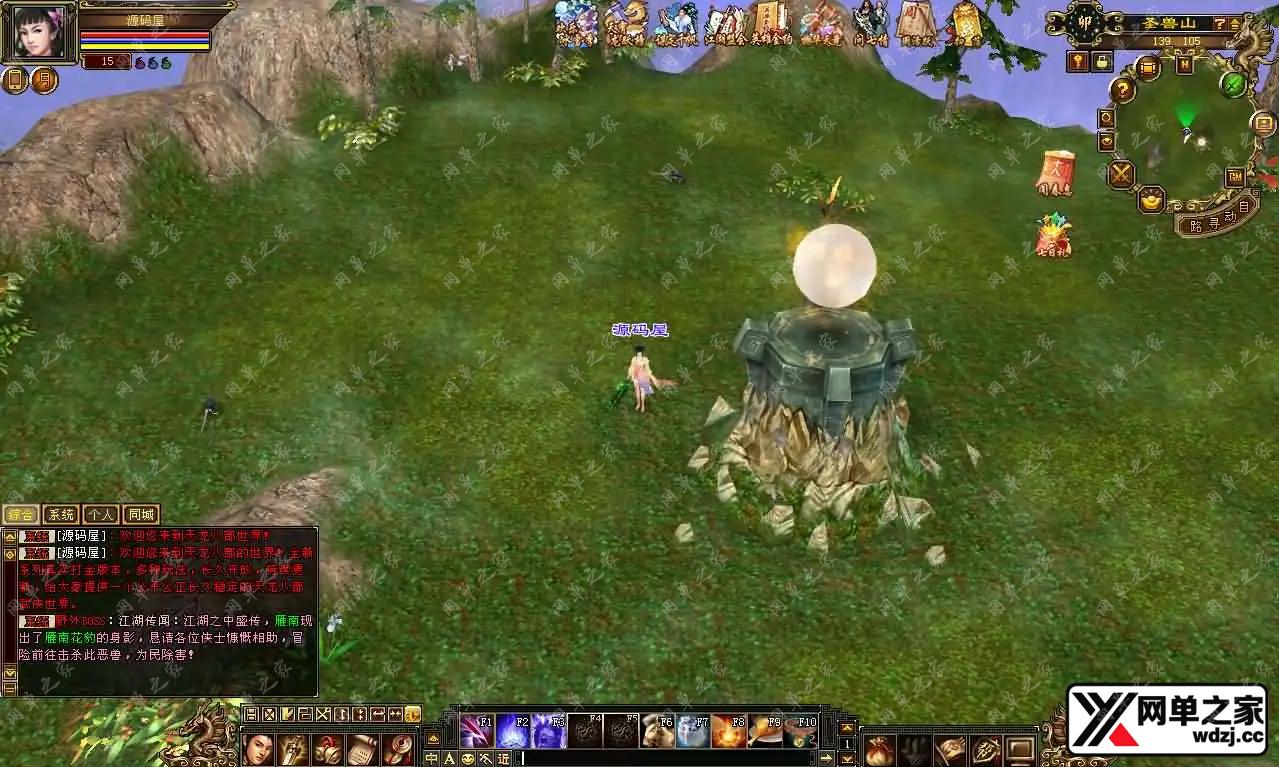1279x767 pixels.
Task: Click the crossed swords minimap button
Action: (x=1121, y=175)
